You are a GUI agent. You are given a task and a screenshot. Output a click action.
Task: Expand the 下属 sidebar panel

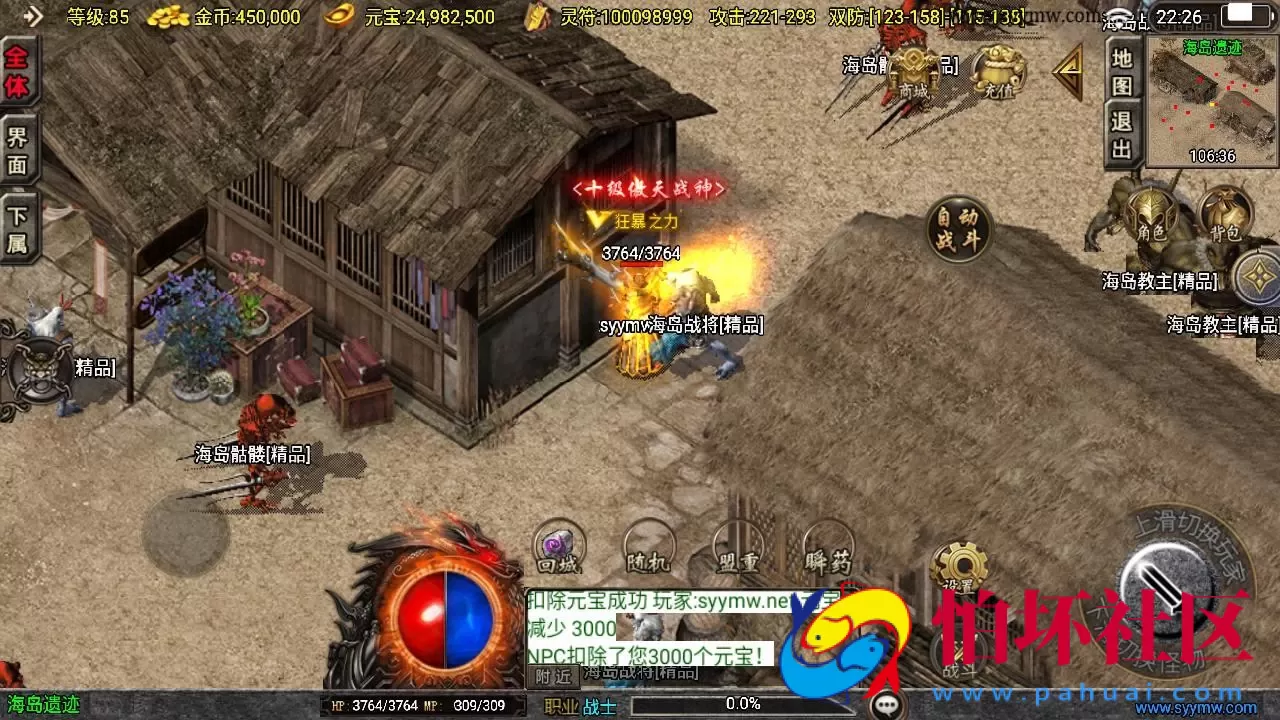click(x=17, y=222)
